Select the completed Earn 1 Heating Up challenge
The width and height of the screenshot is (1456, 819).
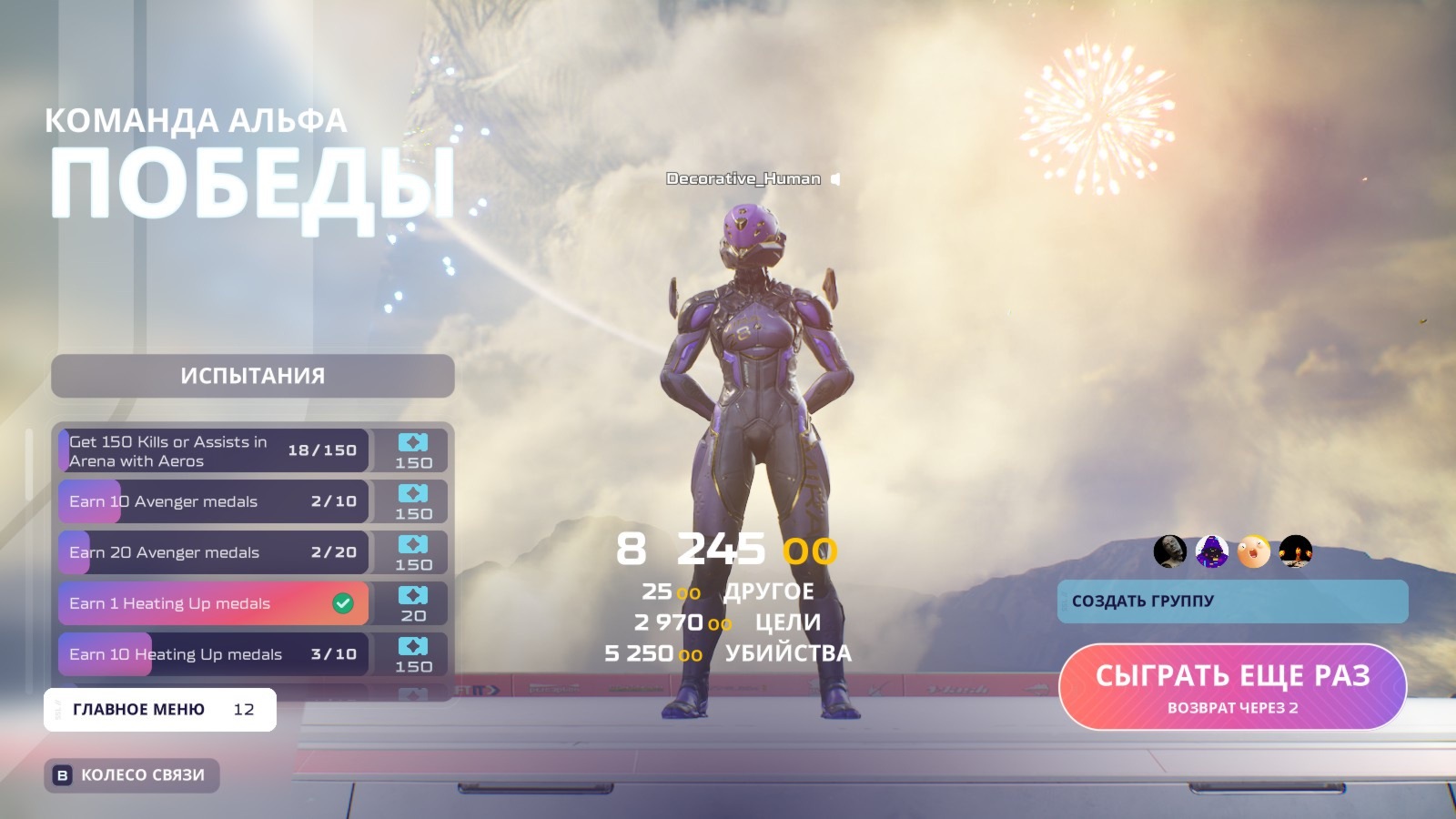(214, 603)
